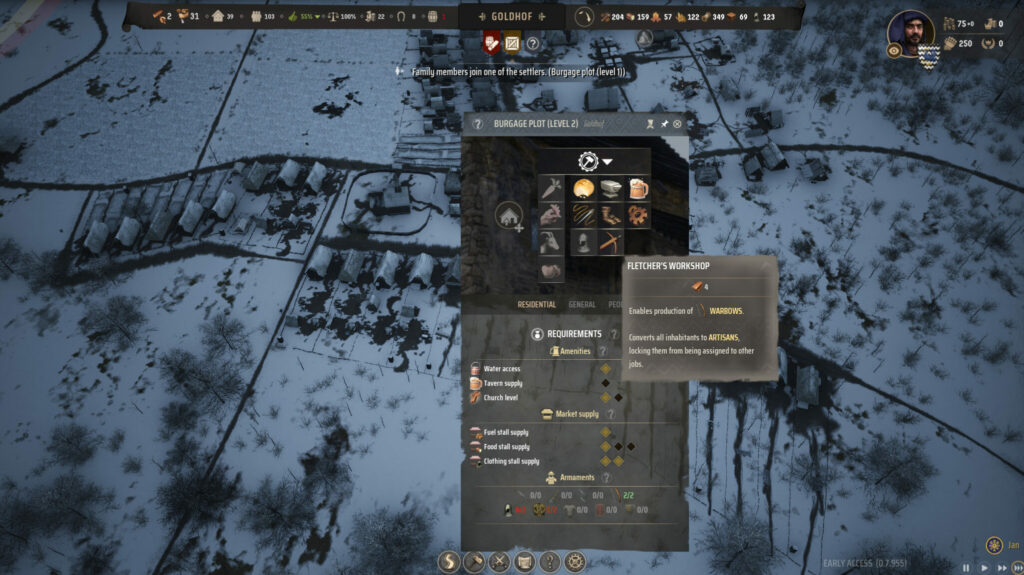Screen dimensions: 1024x575
Task: Switch to the General tab
Action: coord(582,304)
